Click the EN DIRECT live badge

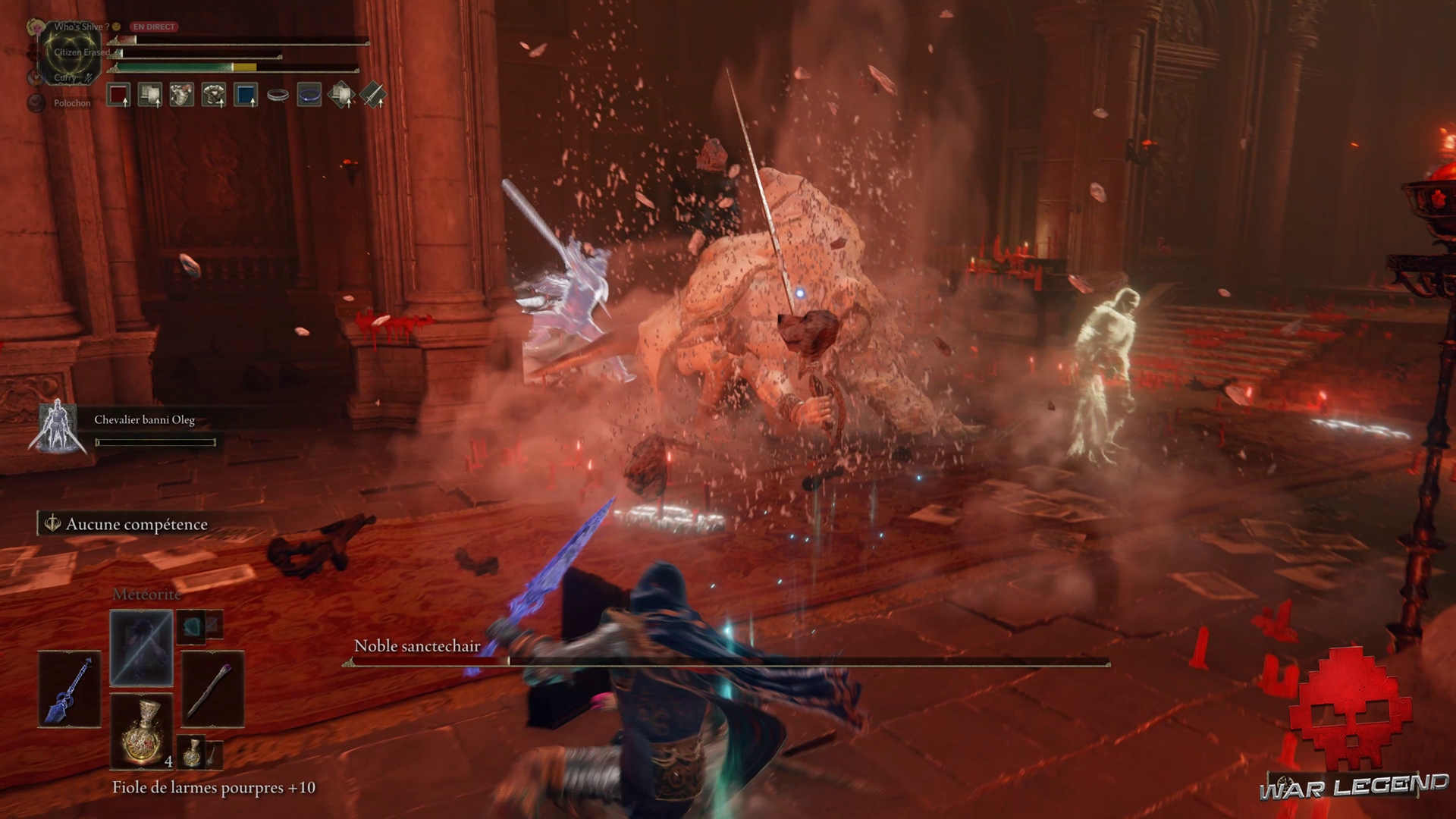(154, 27)
